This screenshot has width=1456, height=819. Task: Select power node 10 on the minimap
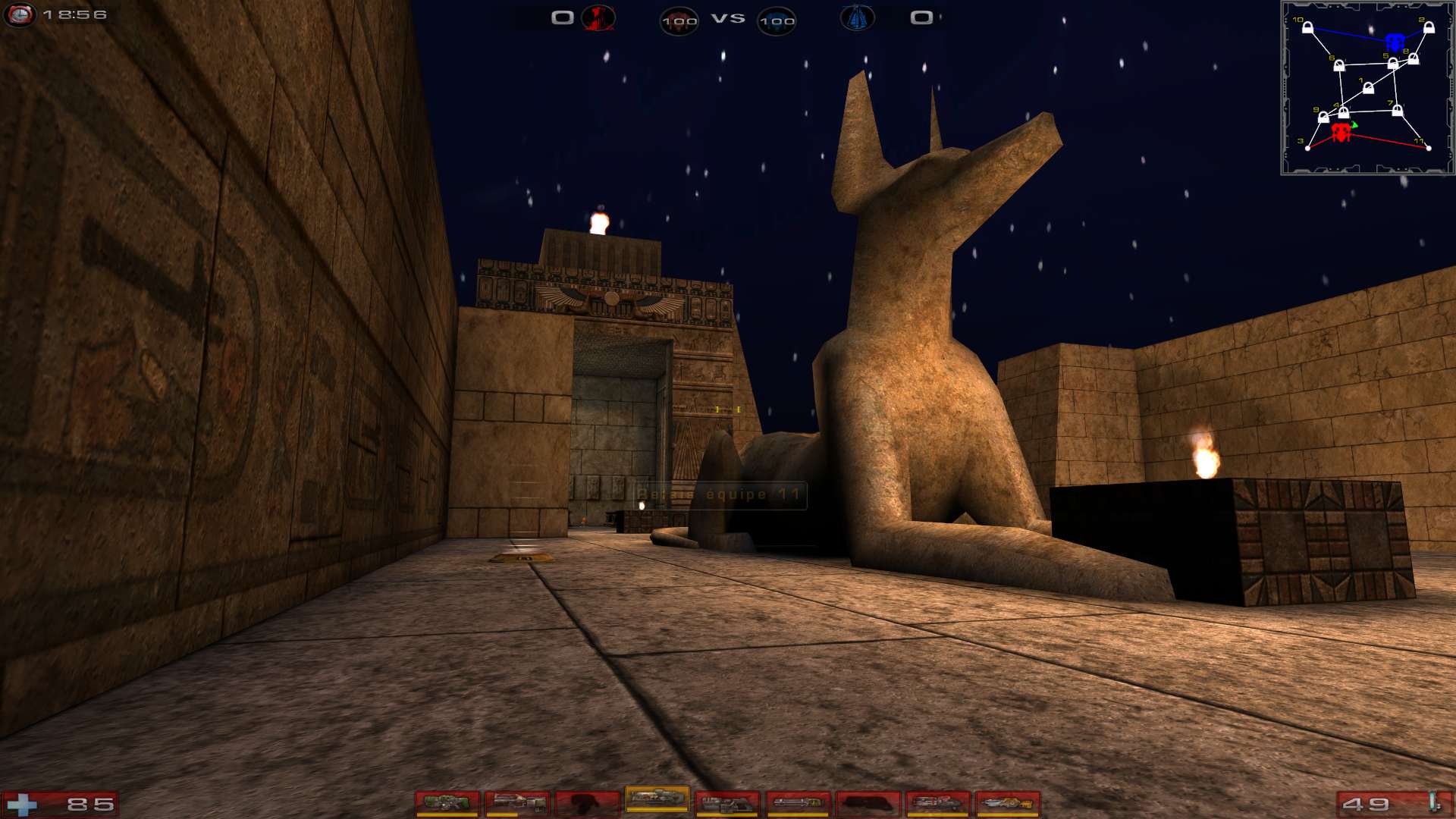pyautogui.click(x=1307, y=28)
